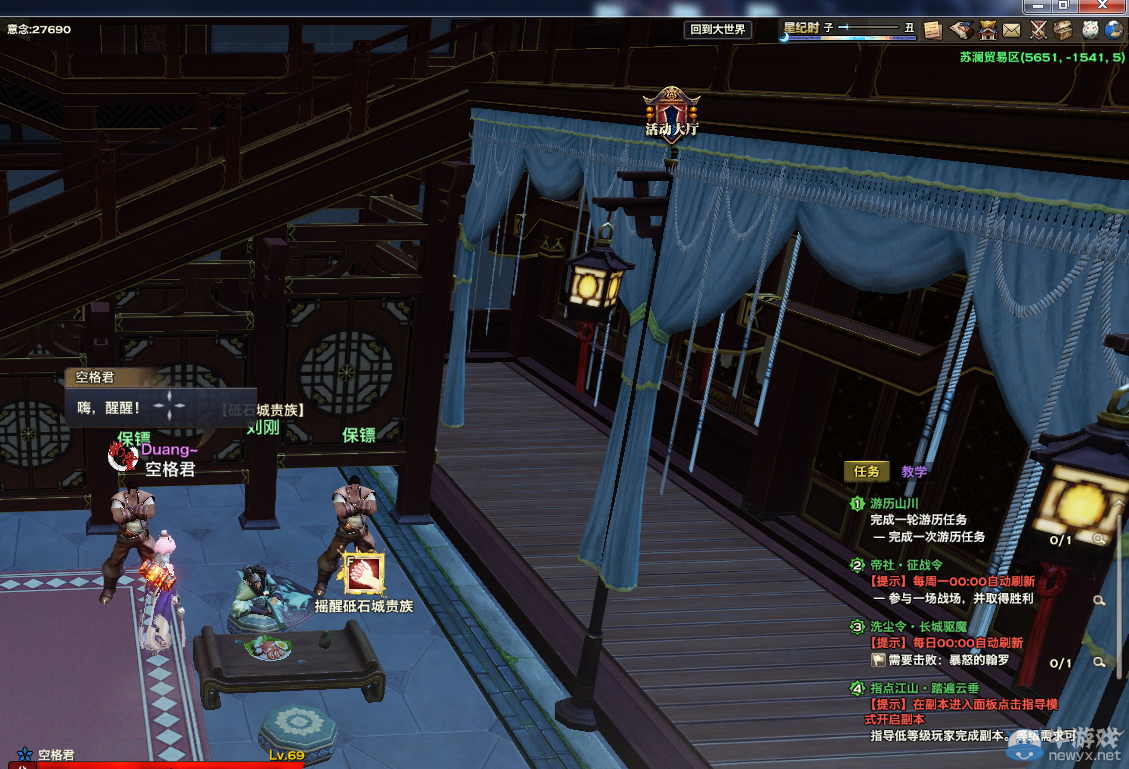
Task: Open the globe world map icon
Action: point(1114,30)
